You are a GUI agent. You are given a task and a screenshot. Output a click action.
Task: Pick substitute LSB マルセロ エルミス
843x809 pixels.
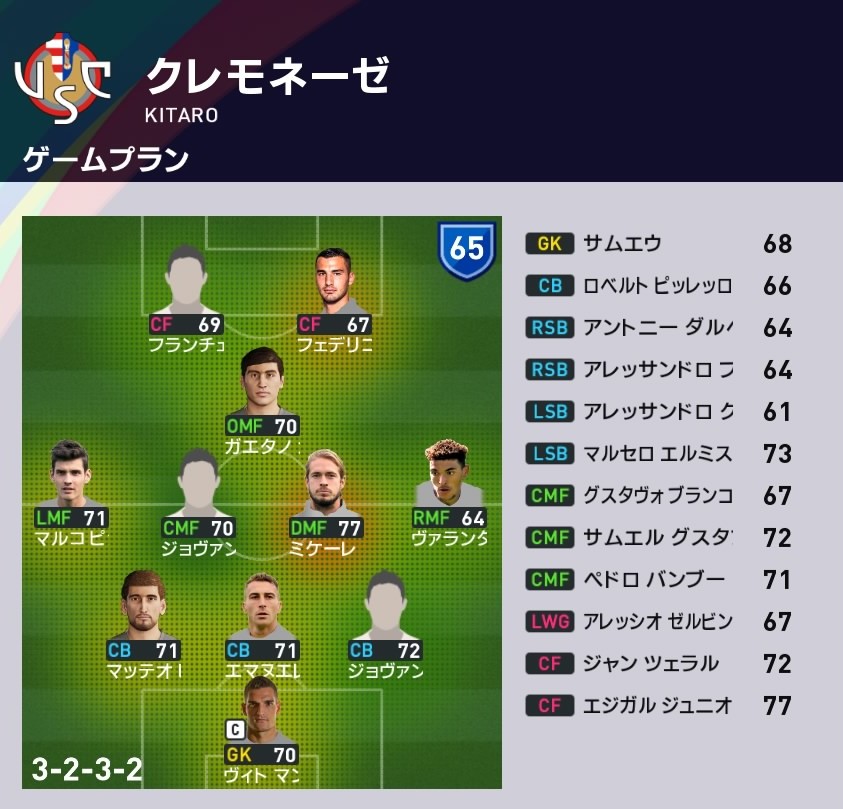click(658, 454)
